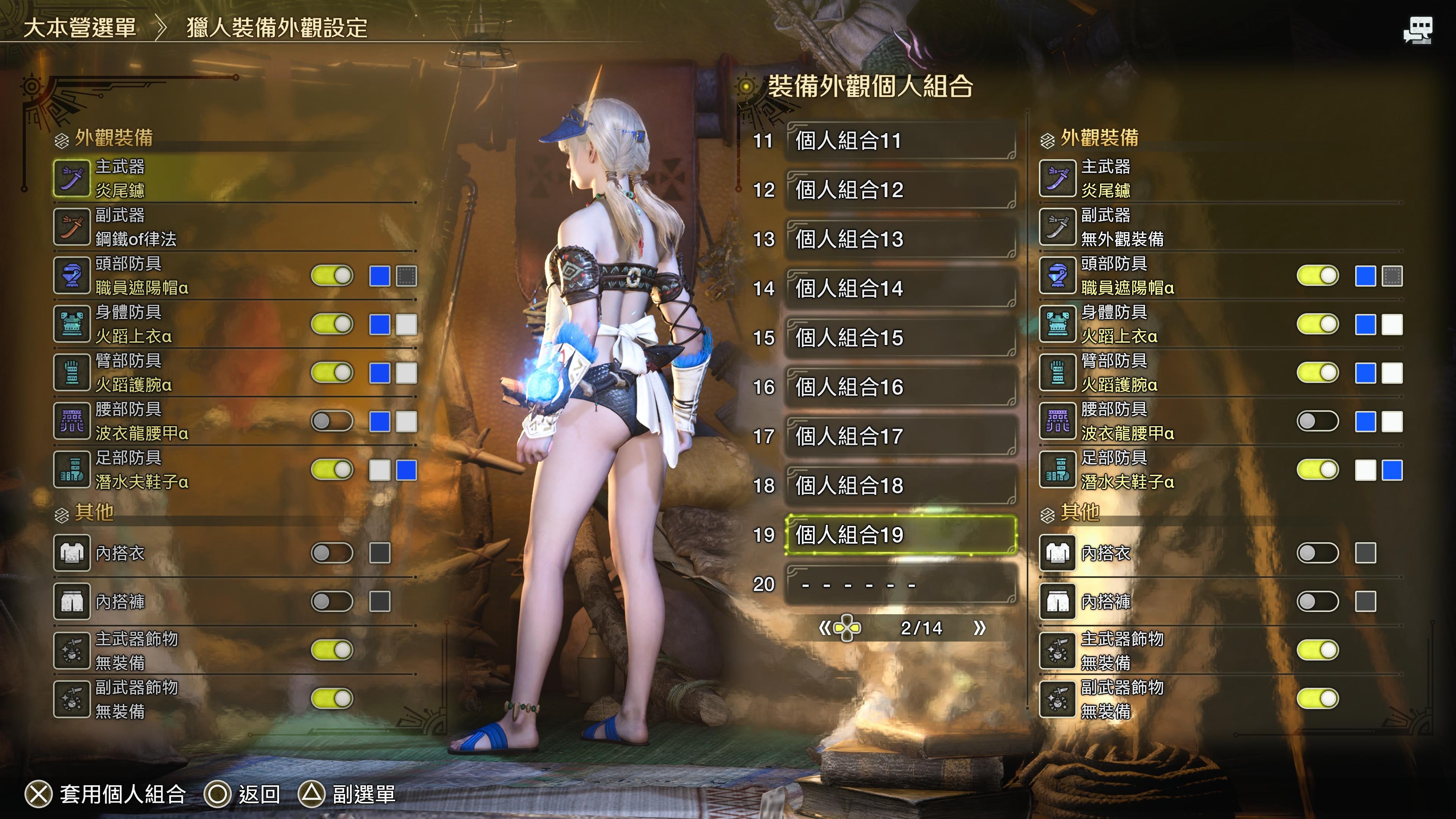Pick the 個人組合13 layout entry
Image resolution: width=1456 pixels, height=819 pixels.
901,239
